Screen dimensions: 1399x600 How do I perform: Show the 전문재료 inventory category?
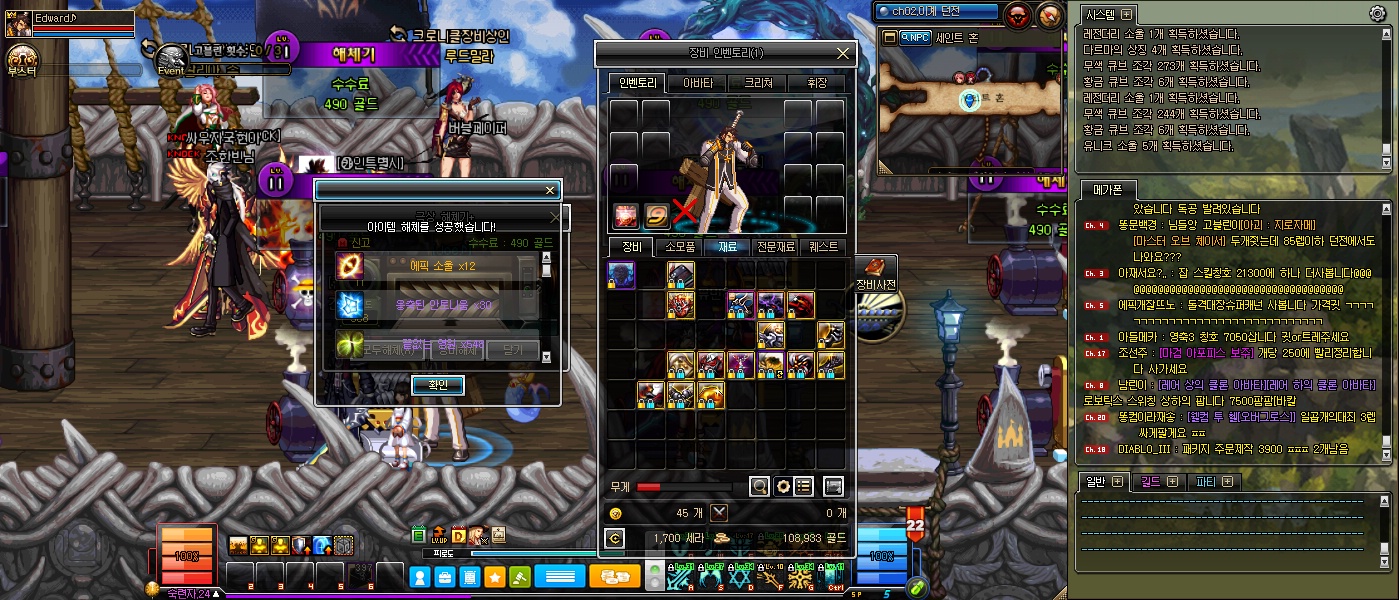click(776, 246)
